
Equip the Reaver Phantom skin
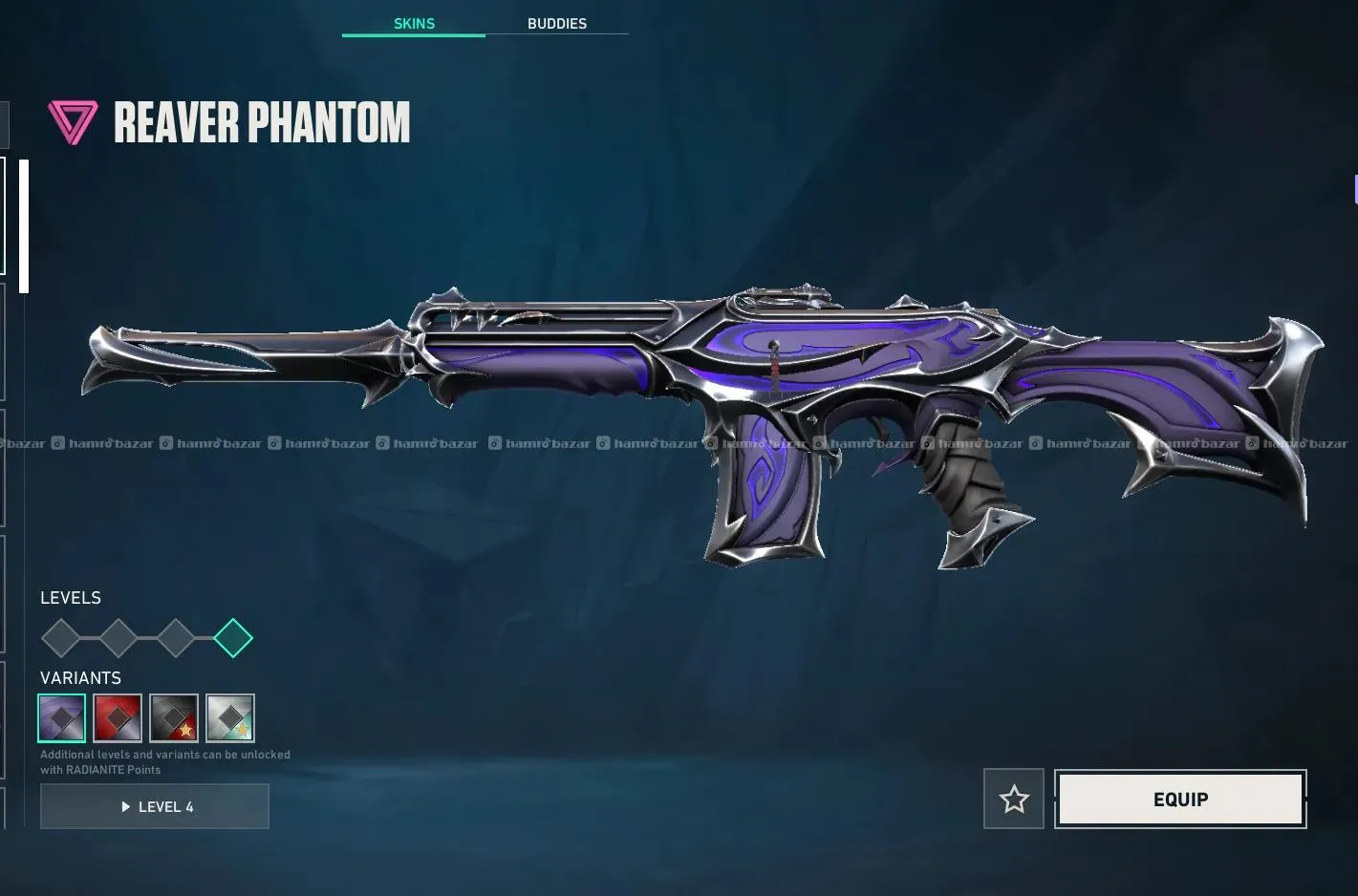point(1179,799)
